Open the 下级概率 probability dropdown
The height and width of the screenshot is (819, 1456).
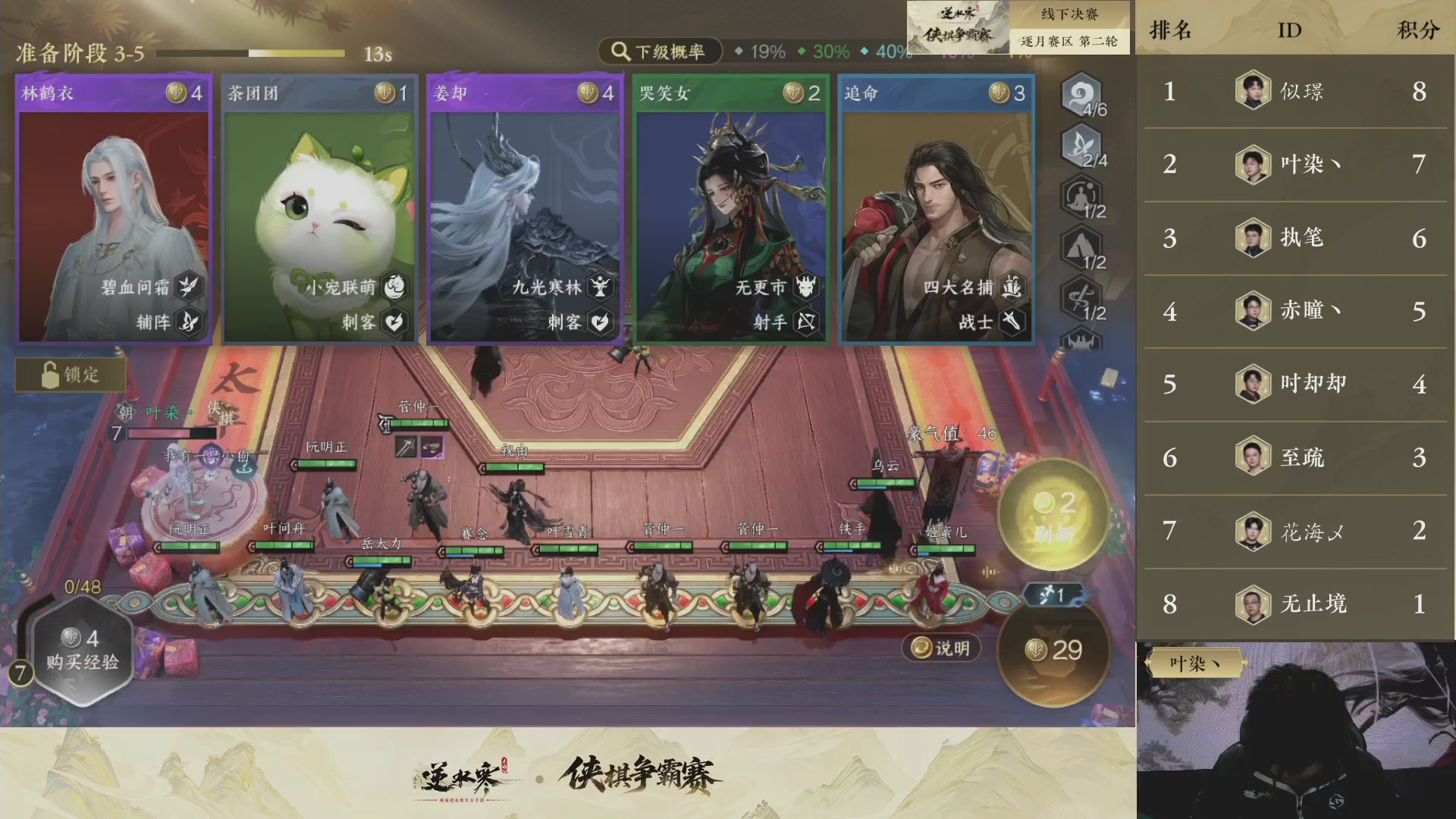[x=659, y=52]
